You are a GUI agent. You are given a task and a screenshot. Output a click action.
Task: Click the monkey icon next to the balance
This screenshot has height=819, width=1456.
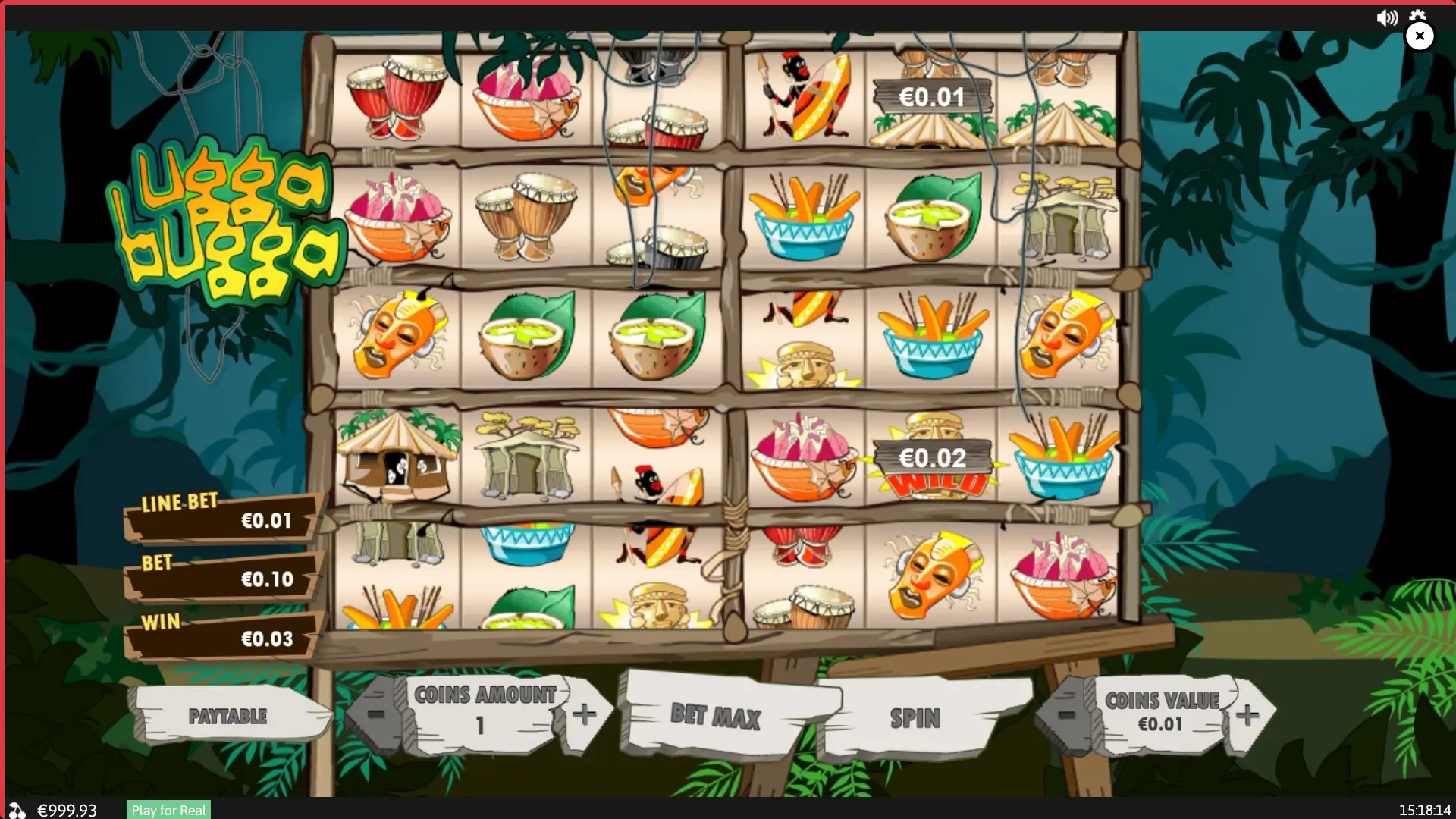click(17, 810)
